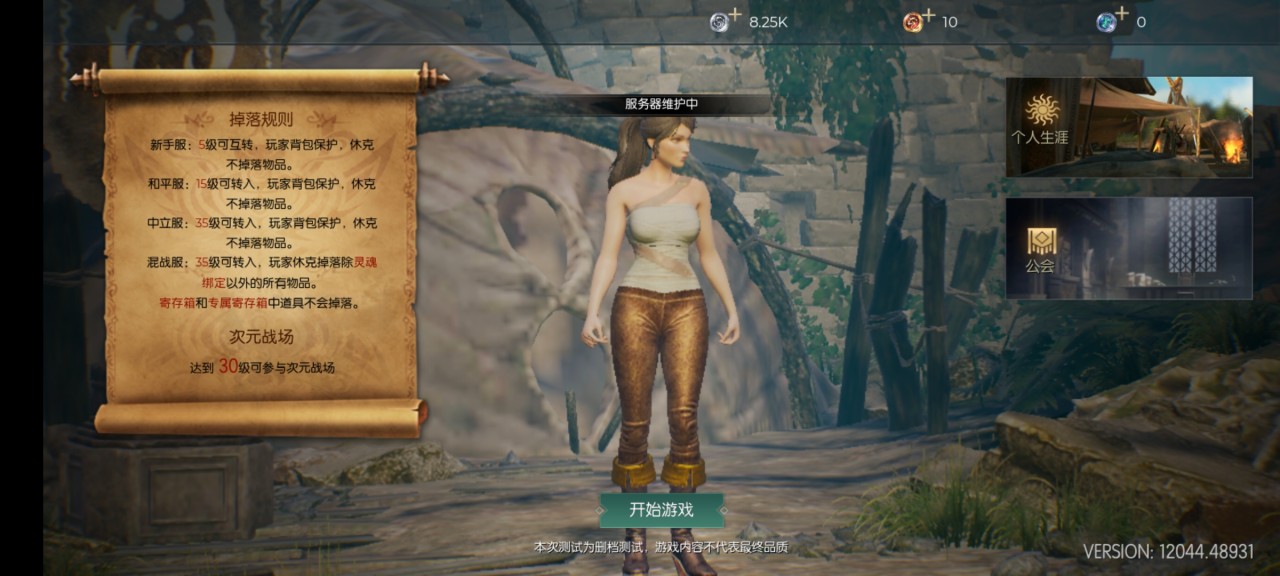1280x576 pixels.
Task: Open the 公会 guild panel
Action: [x=1128, y=248]
